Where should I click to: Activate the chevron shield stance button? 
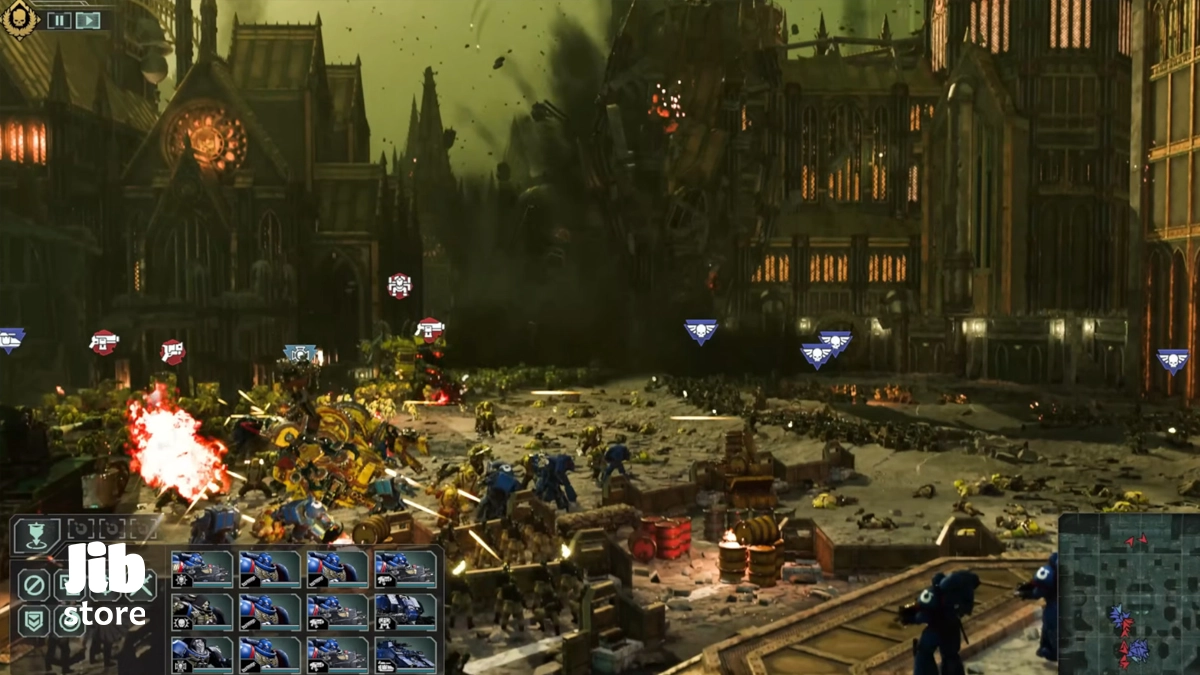point(34,621)
